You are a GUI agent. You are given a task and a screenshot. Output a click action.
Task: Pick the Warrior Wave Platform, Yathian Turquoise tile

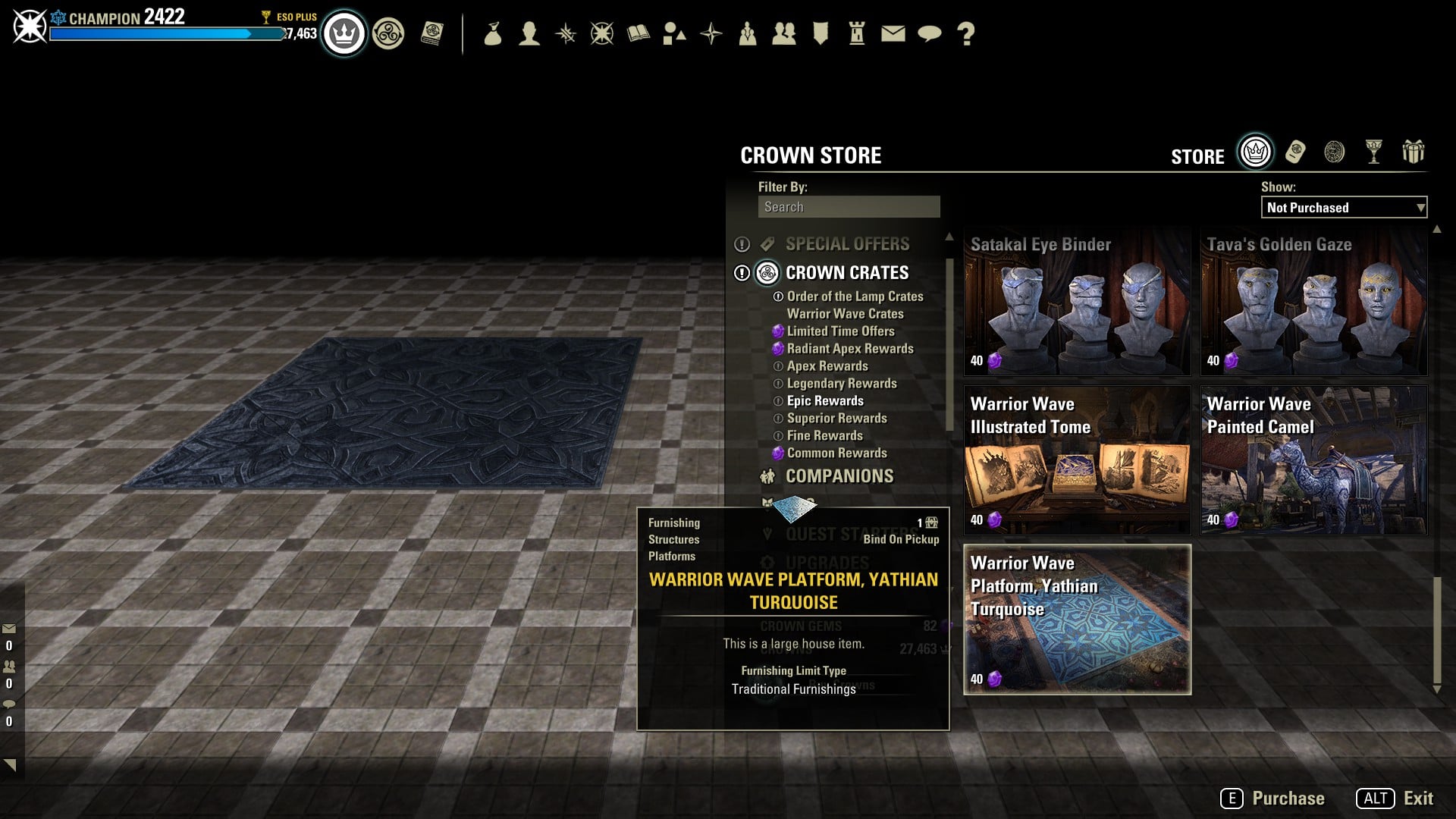tap(1077, 620)
